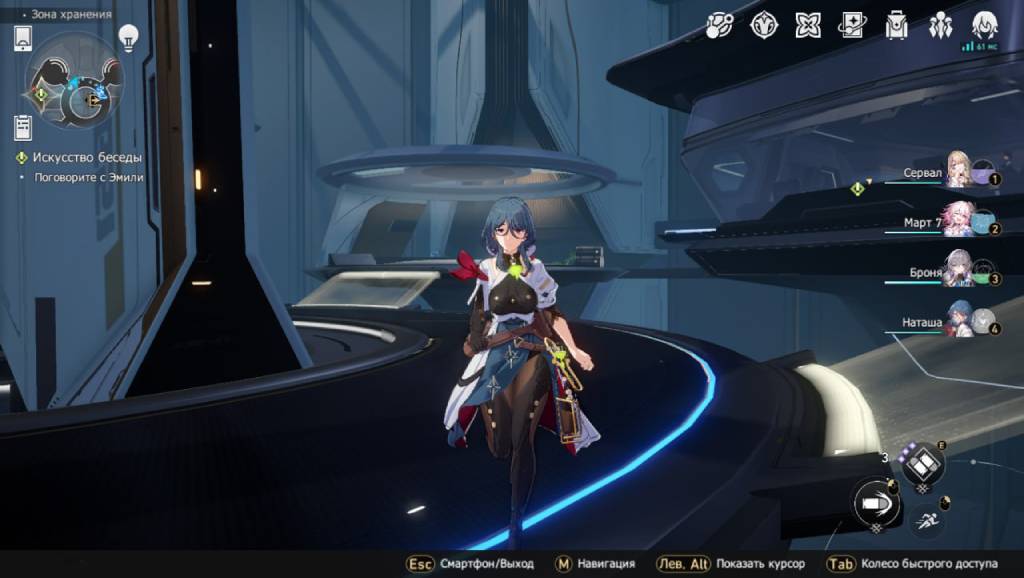Open the character head portrait icon
The width and height of the screenshot is (1024, 578).
[x=985, y=24]
